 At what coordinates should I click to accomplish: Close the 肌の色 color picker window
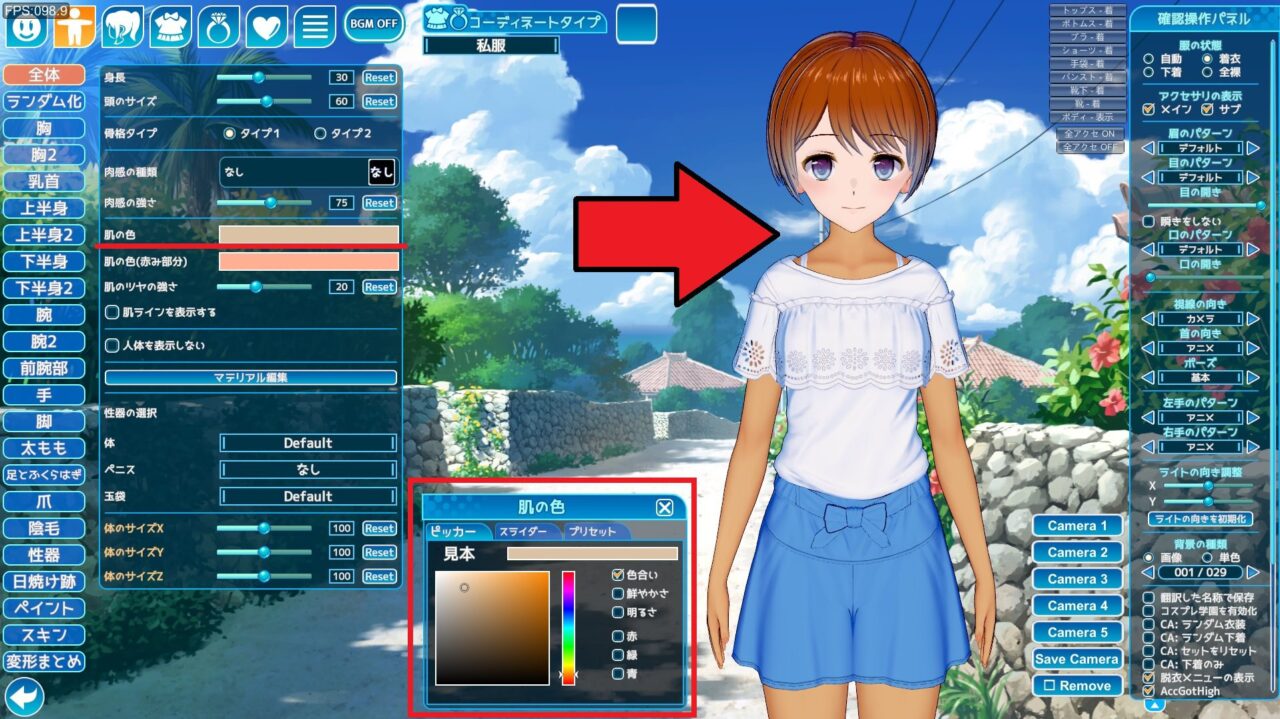coord(665,507)
